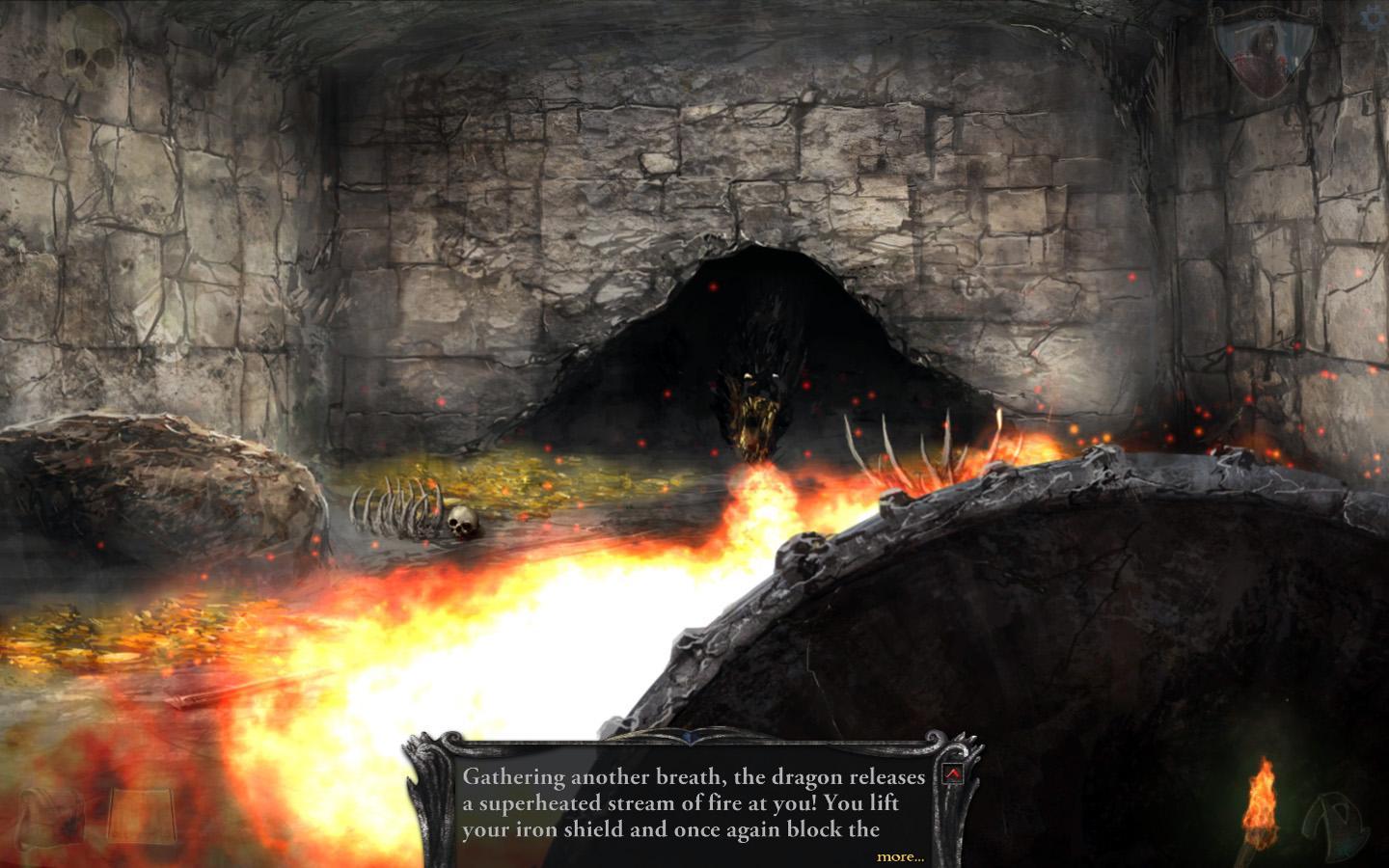This screenshot has height=868, width=1389.
Task: Advance the story with the 'more...' link
Action: [x=901, y=856]
